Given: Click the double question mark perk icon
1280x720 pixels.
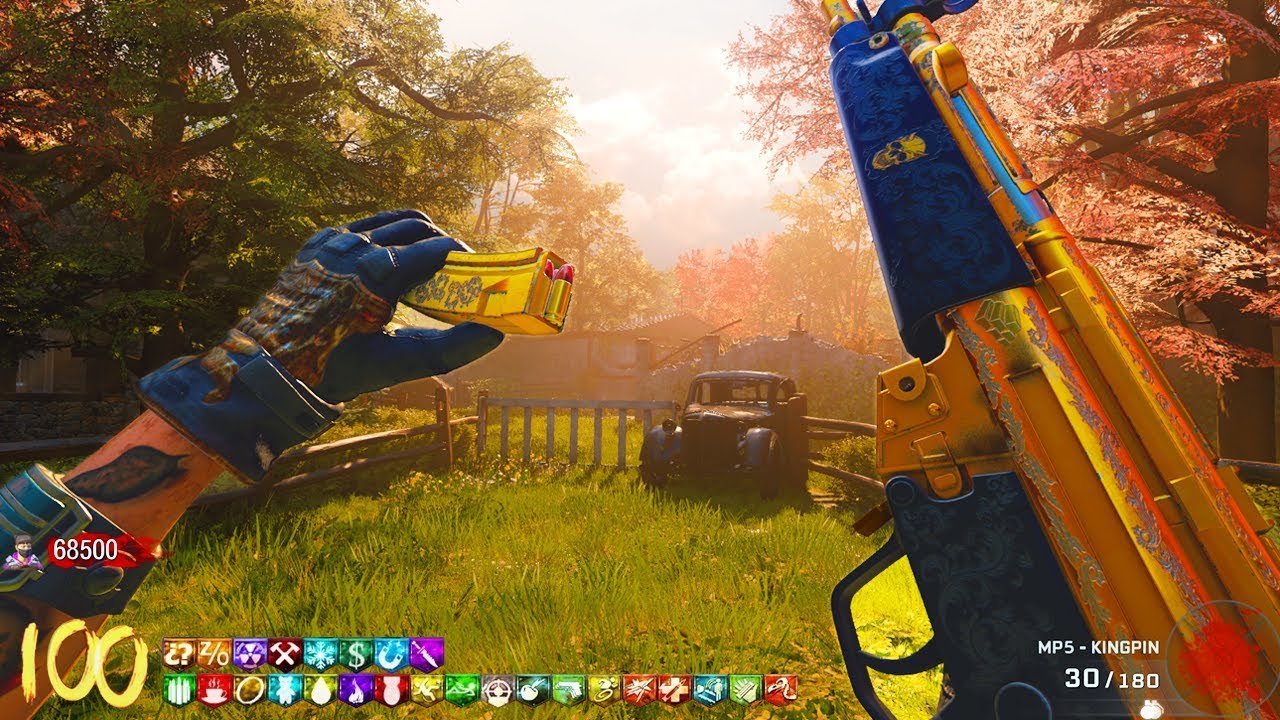Looking at the screenshot, I should coord(178,653).
